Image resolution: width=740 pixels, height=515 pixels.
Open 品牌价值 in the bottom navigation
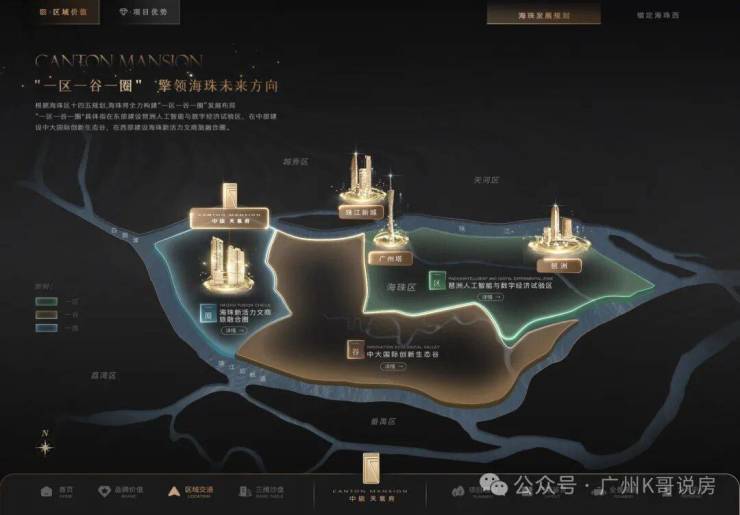119,492
